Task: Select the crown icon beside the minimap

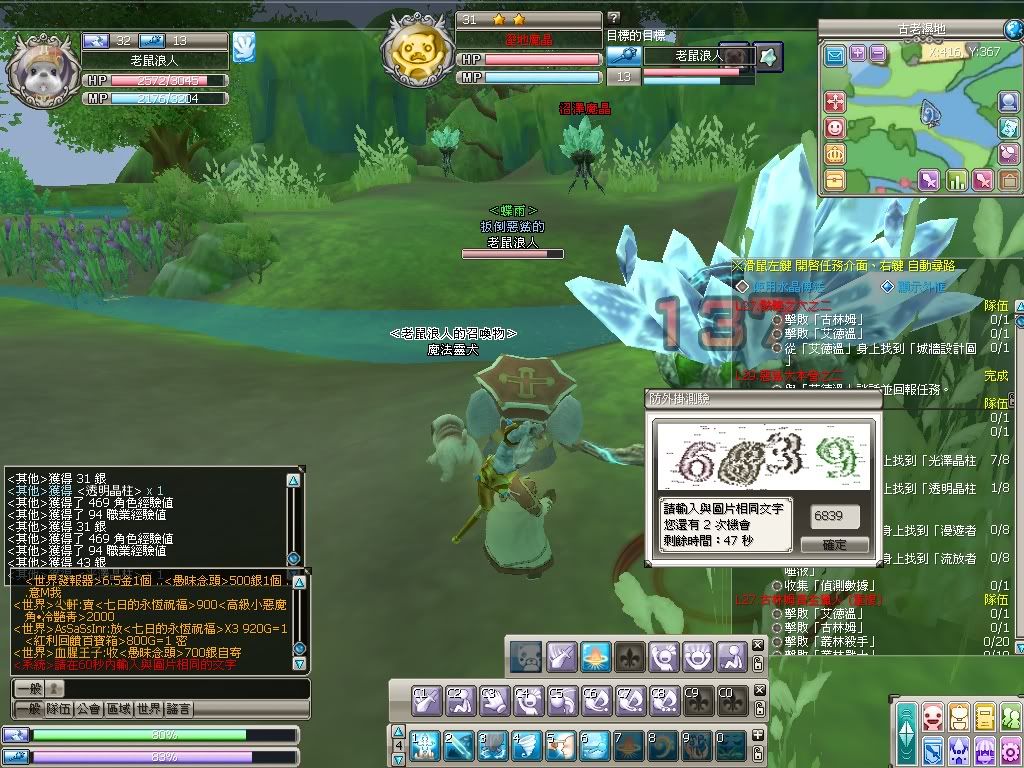Action: pos(834,154)
